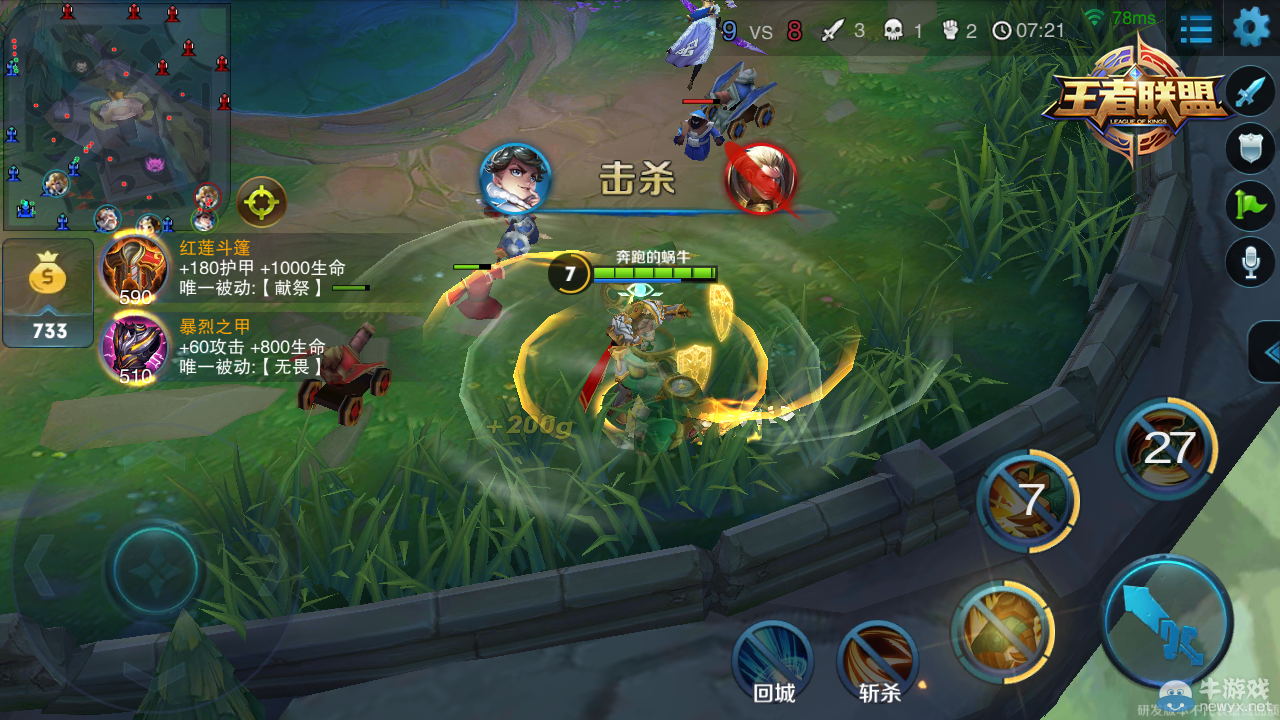This screenshot has width=1280, height=720.
Task: Activate the 斩杀 execute spell
Action: tap(877, 657)
